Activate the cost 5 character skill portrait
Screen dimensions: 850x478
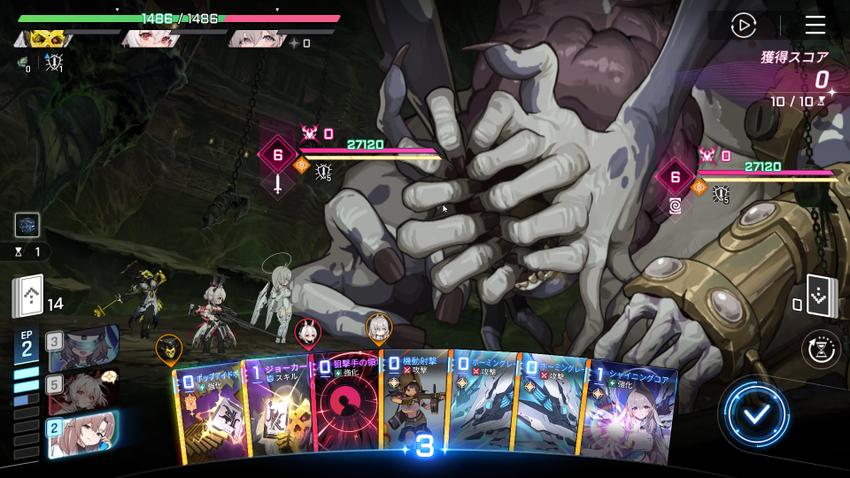(x=84, y=392)
